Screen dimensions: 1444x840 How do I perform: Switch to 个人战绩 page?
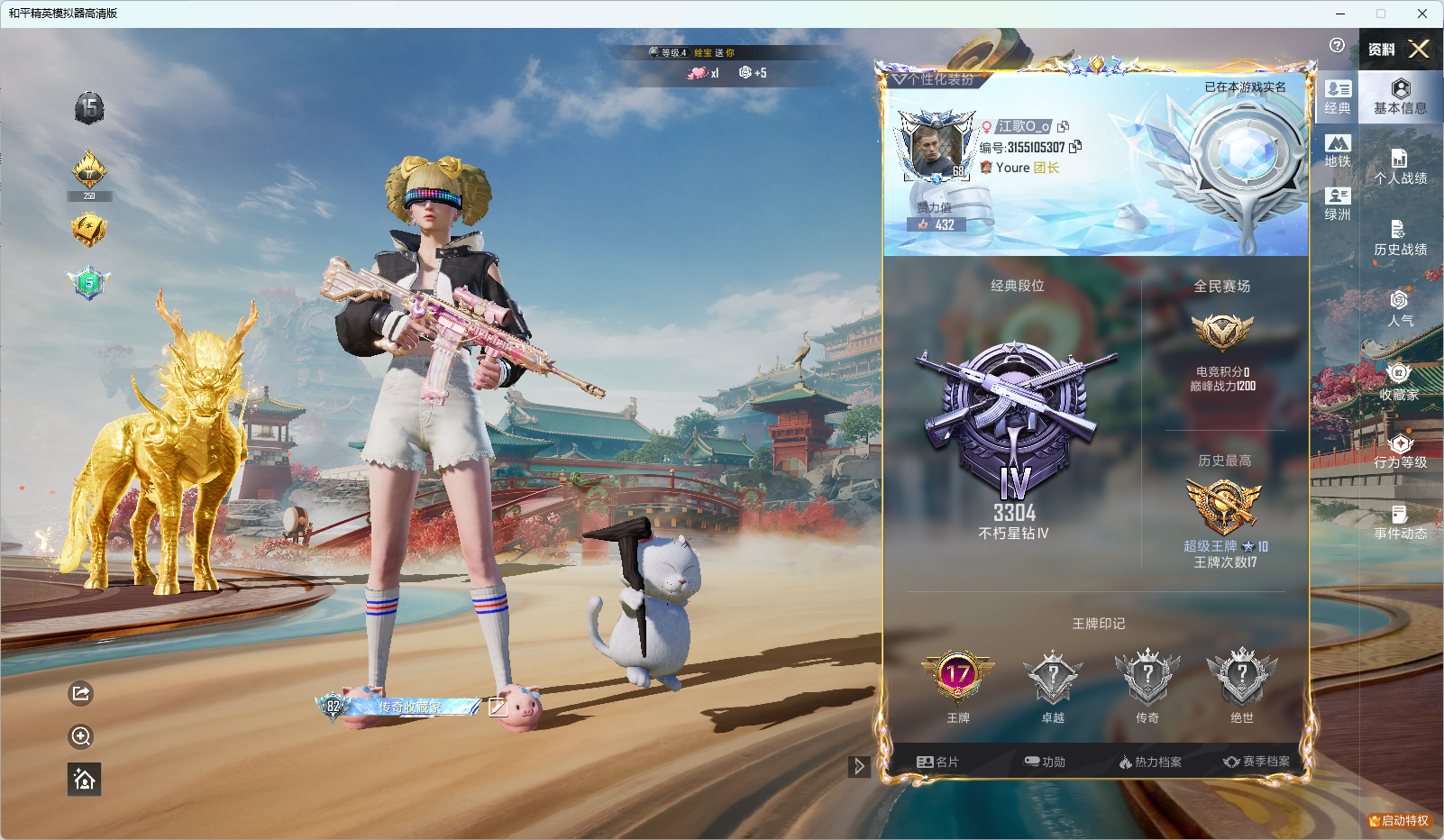pos(1400,168)
